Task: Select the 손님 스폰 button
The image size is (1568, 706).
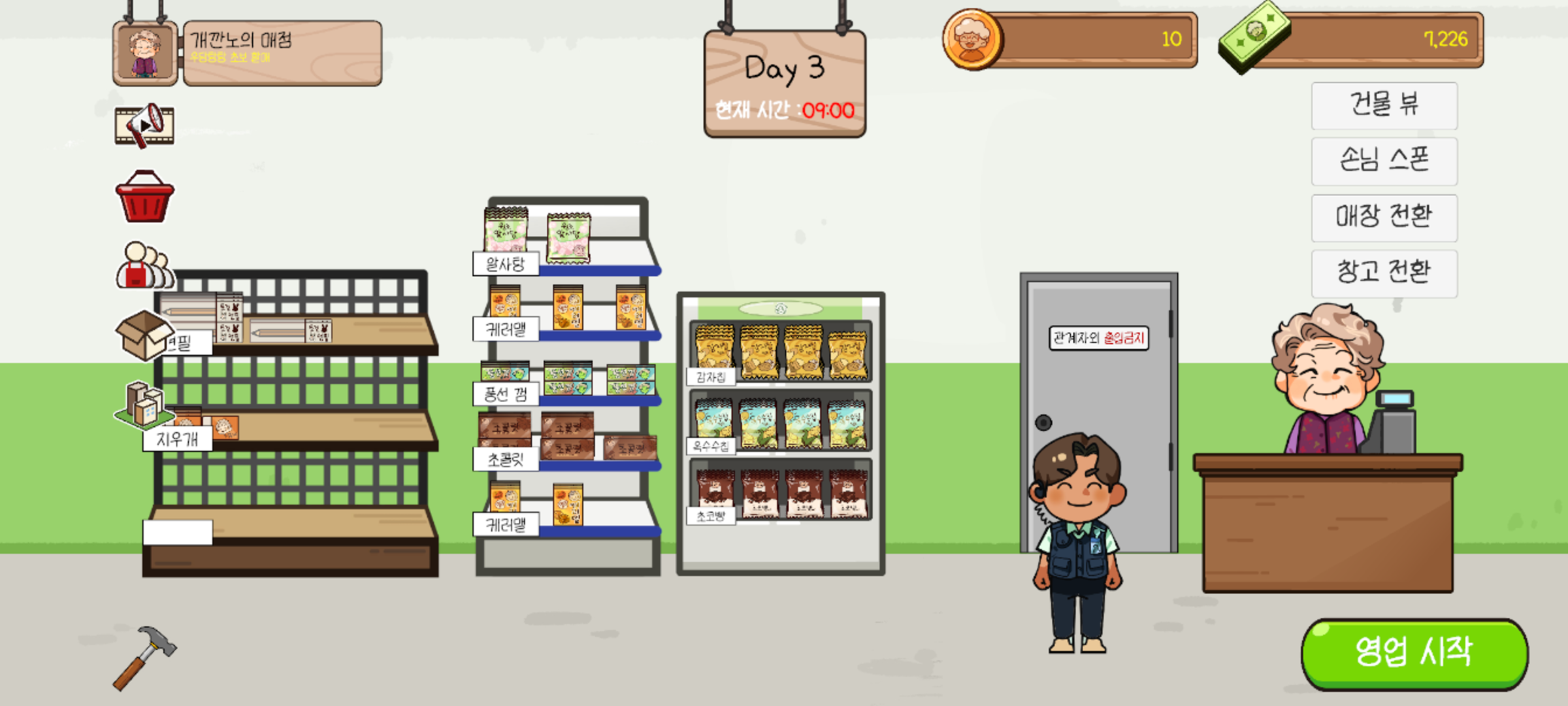Action: [x=1384, y=161]
